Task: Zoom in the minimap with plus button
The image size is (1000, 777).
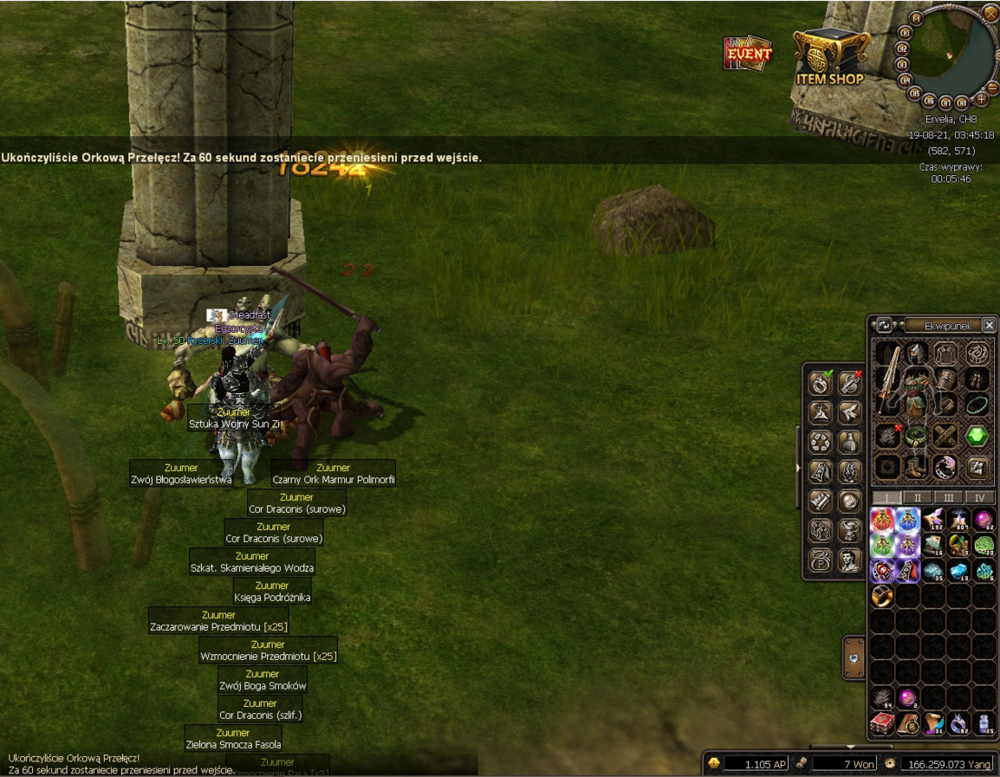Action: 981,100
